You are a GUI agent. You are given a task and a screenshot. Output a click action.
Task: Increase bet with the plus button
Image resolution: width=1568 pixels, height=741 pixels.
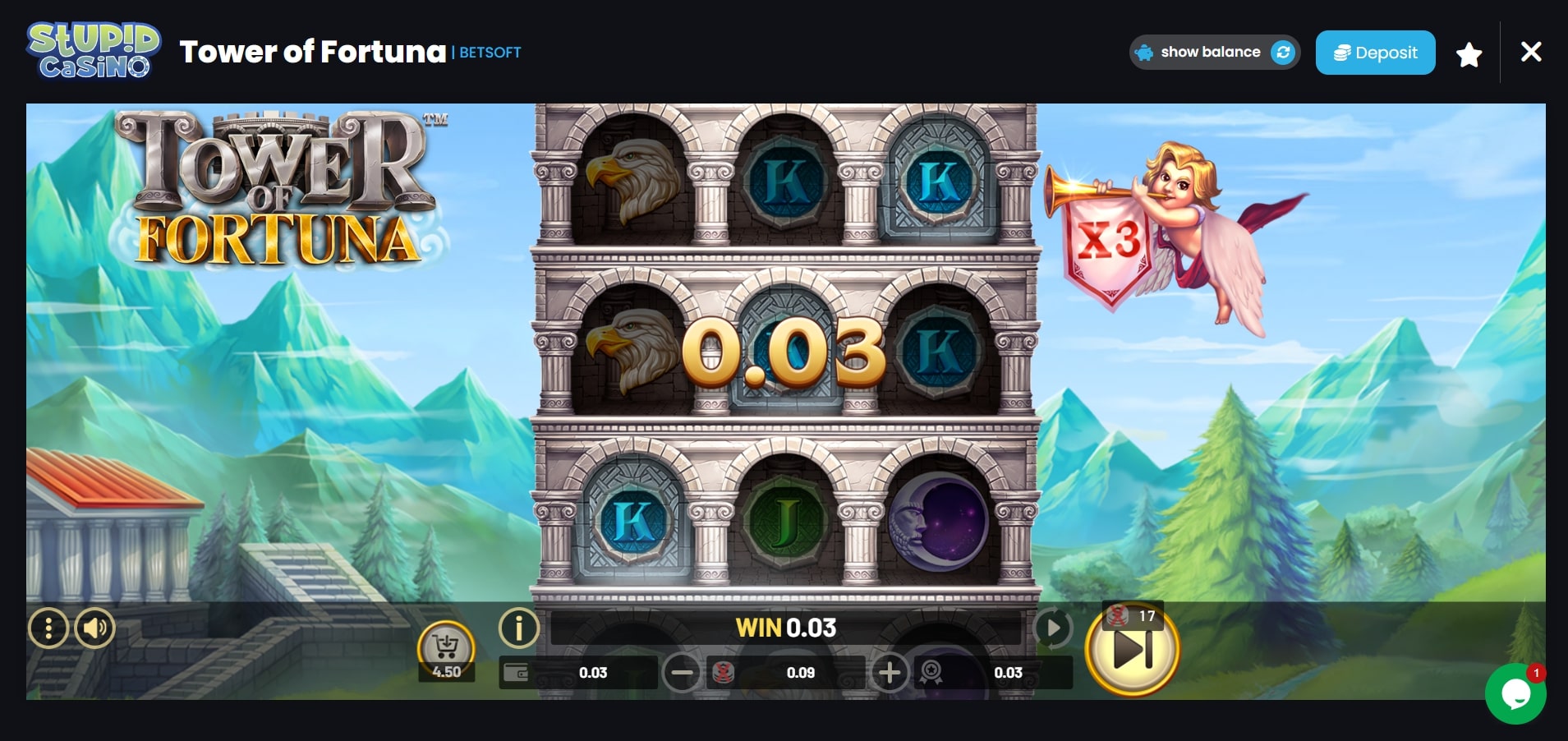tap(890, 672)
